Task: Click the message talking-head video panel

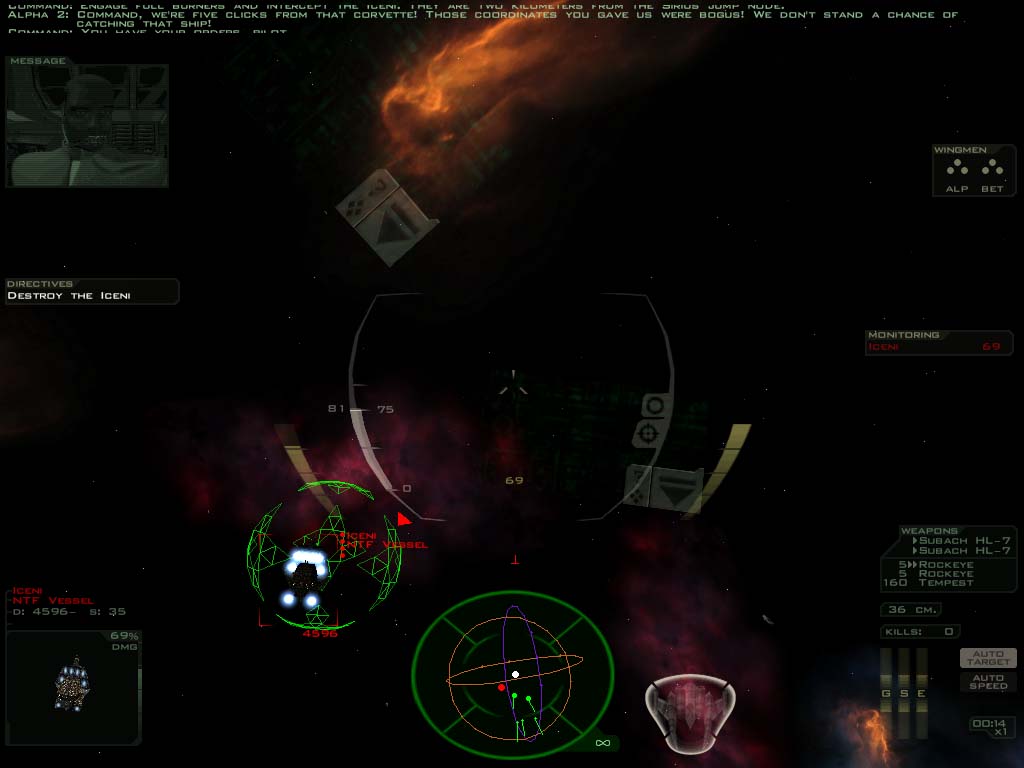Action: [x=87, y=126]
